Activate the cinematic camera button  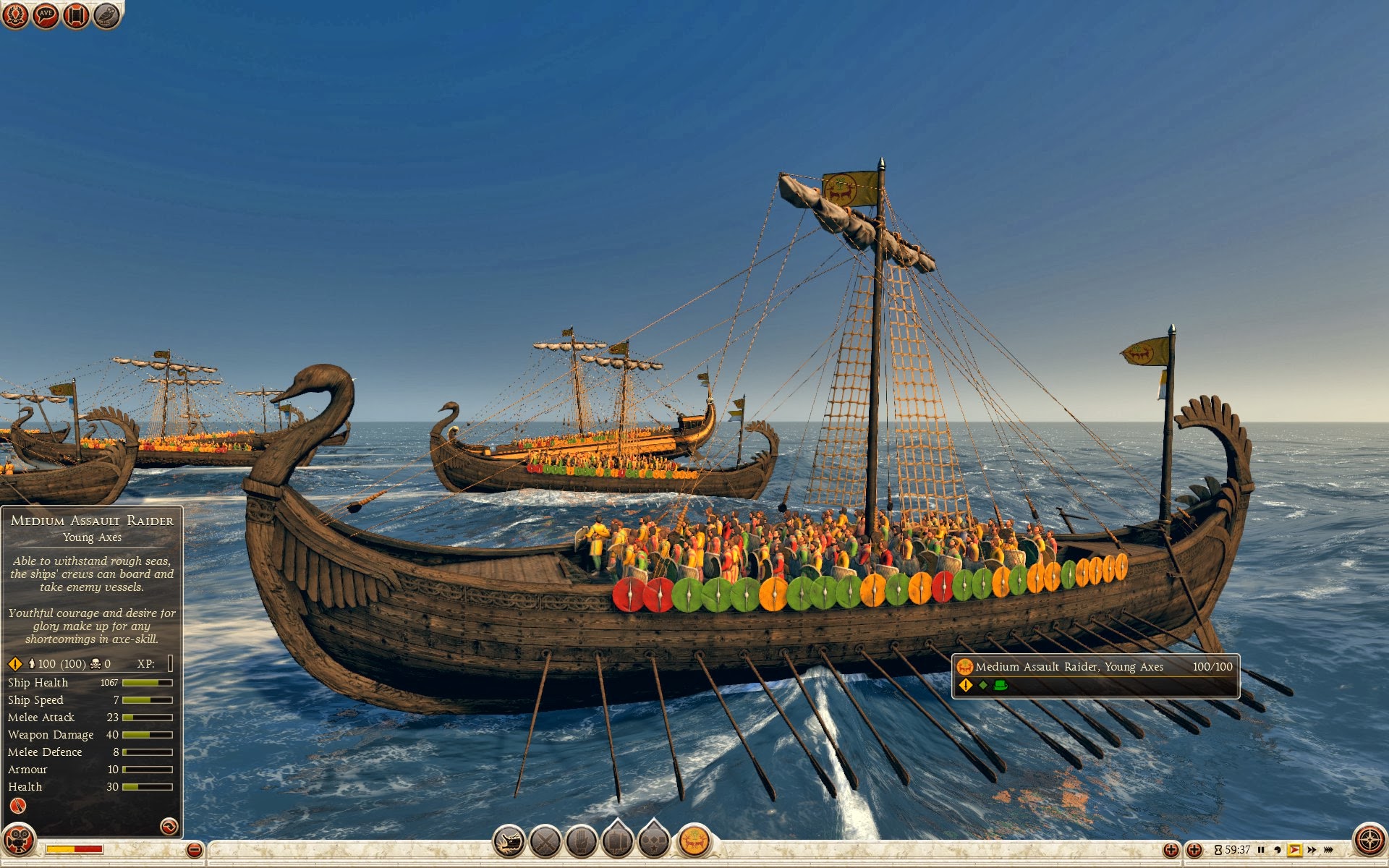tap(18, 841)
